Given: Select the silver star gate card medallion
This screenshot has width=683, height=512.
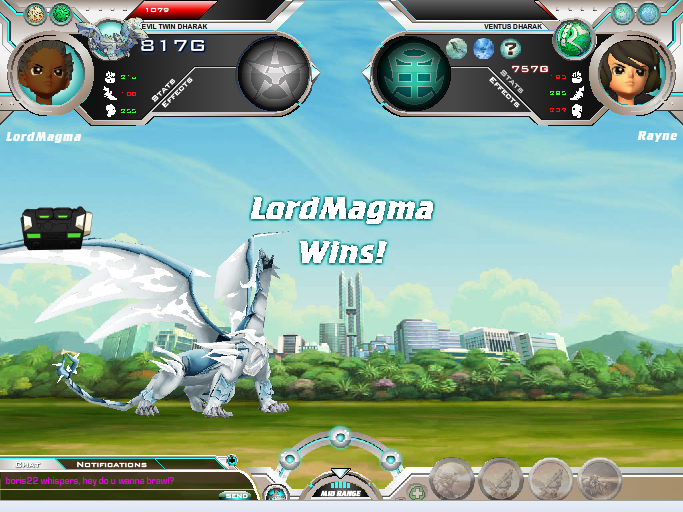Looking at the screenshot, I should pyautogui.click(x=273, y=73).
